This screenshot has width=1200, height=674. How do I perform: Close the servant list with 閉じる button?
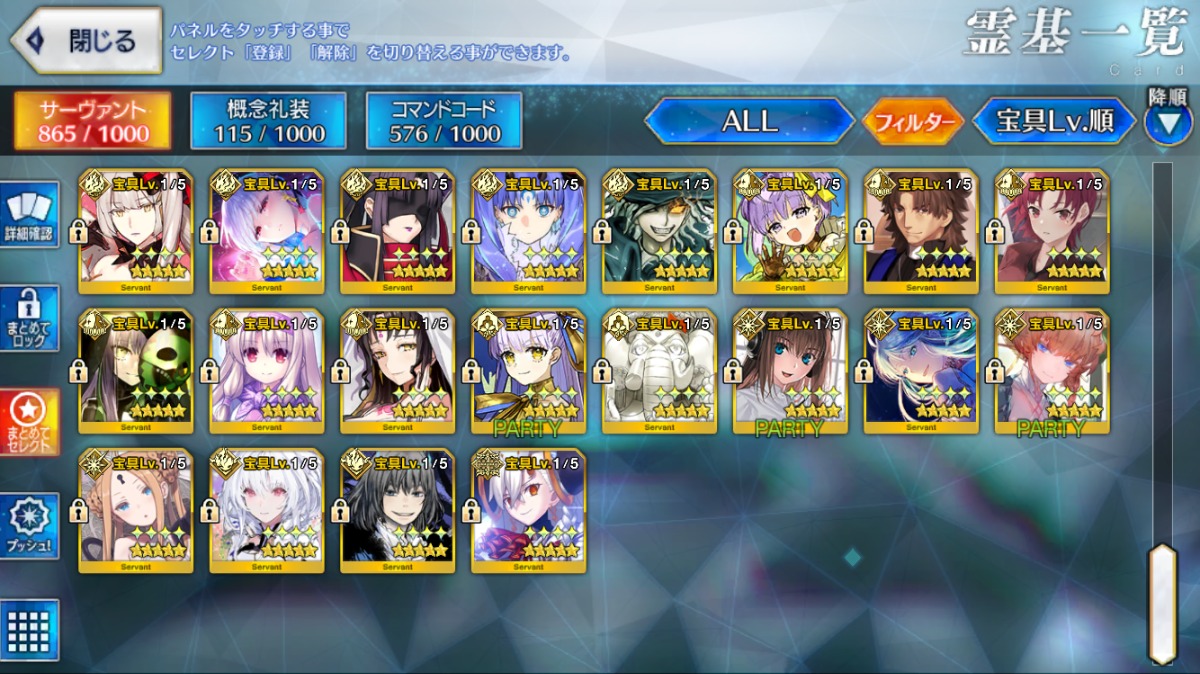point(86,41)
